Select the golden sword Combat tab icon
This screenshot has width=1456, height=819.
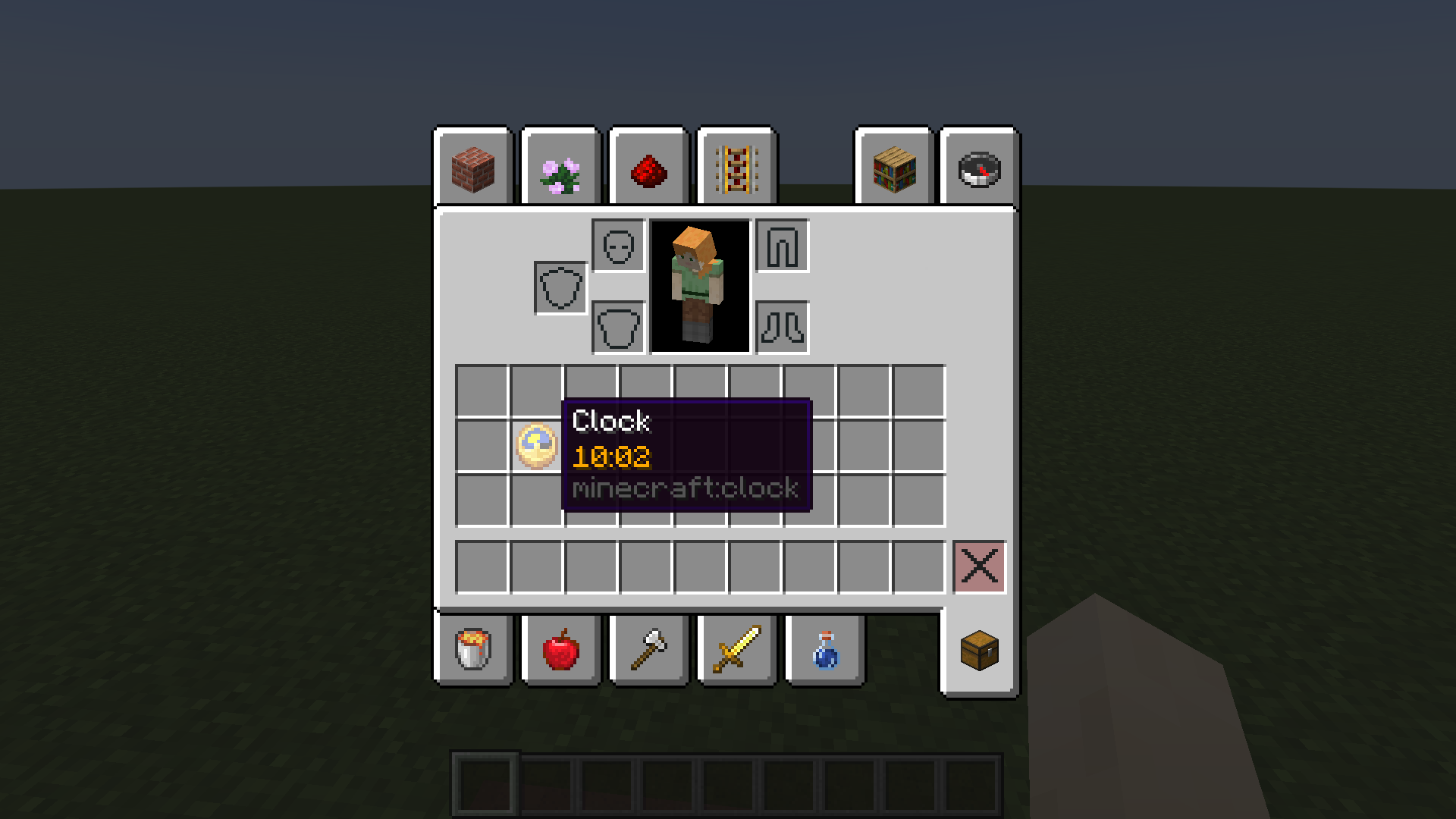736,651
